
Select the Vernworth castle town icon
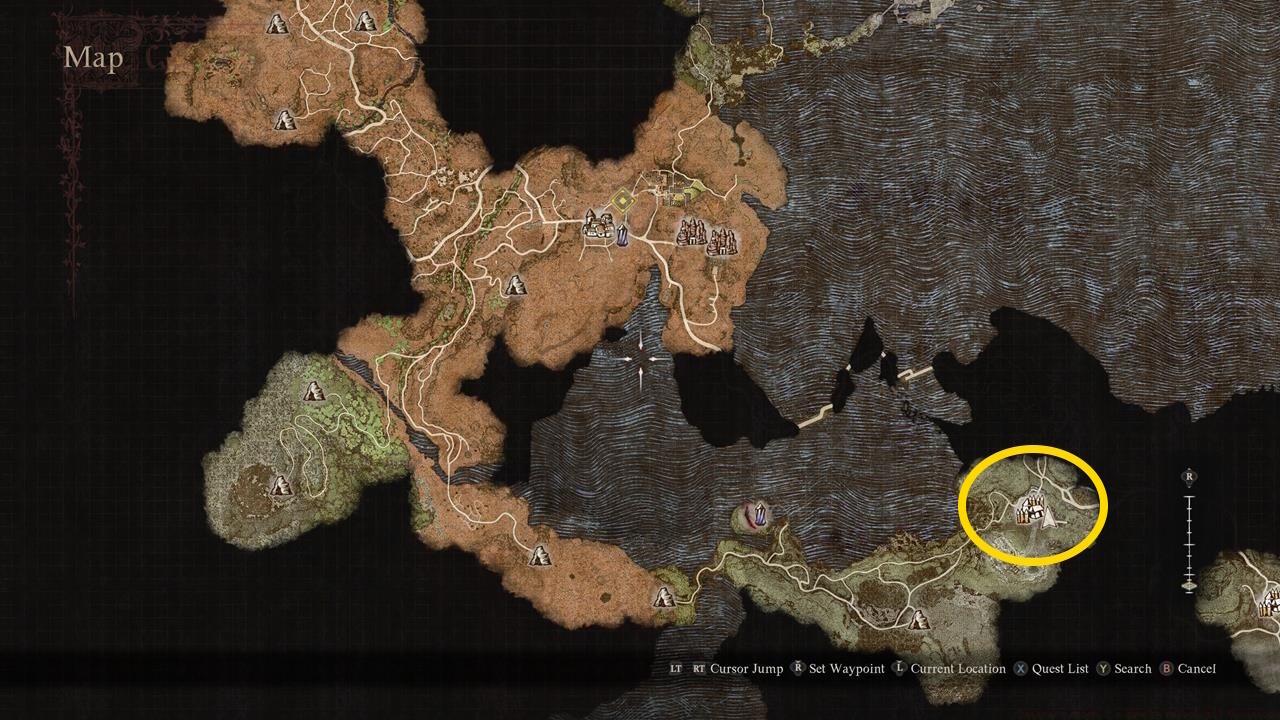point(598,228)
